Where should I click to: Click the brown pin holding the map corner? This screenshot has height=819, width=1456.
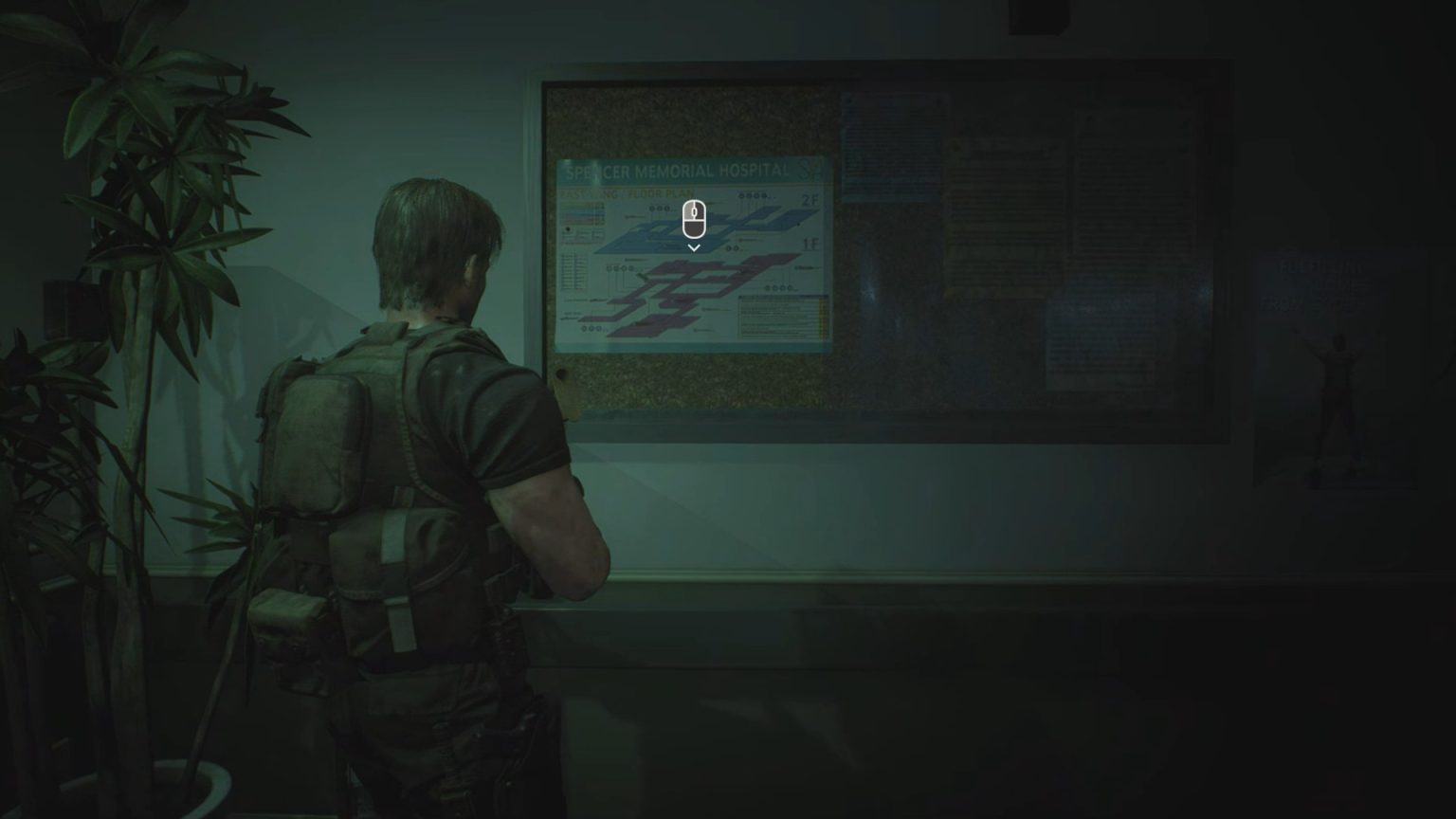564,372
